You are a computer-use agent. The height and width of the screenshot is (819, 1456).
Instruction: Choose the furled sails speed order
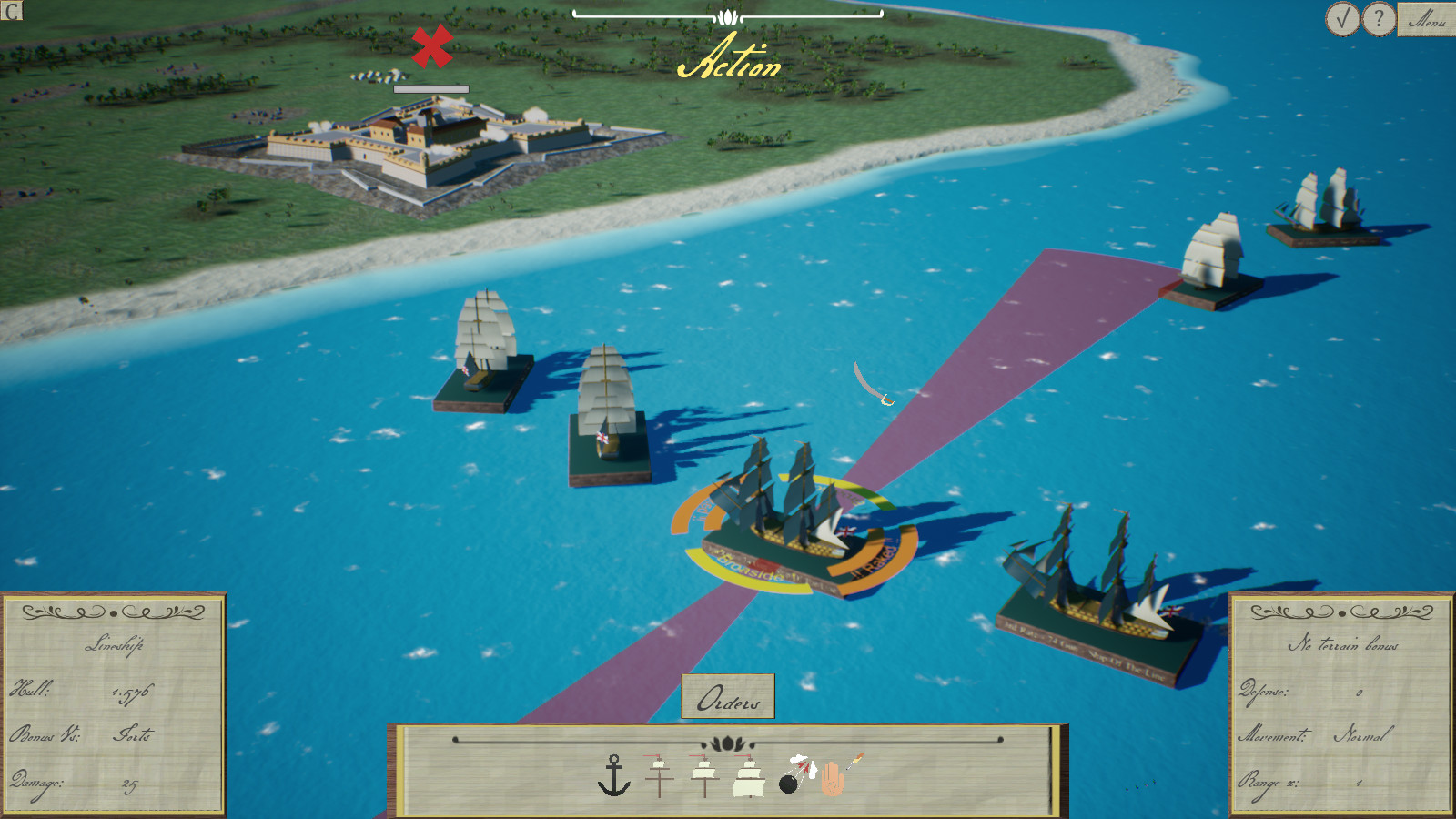click(x=659, y=775)
